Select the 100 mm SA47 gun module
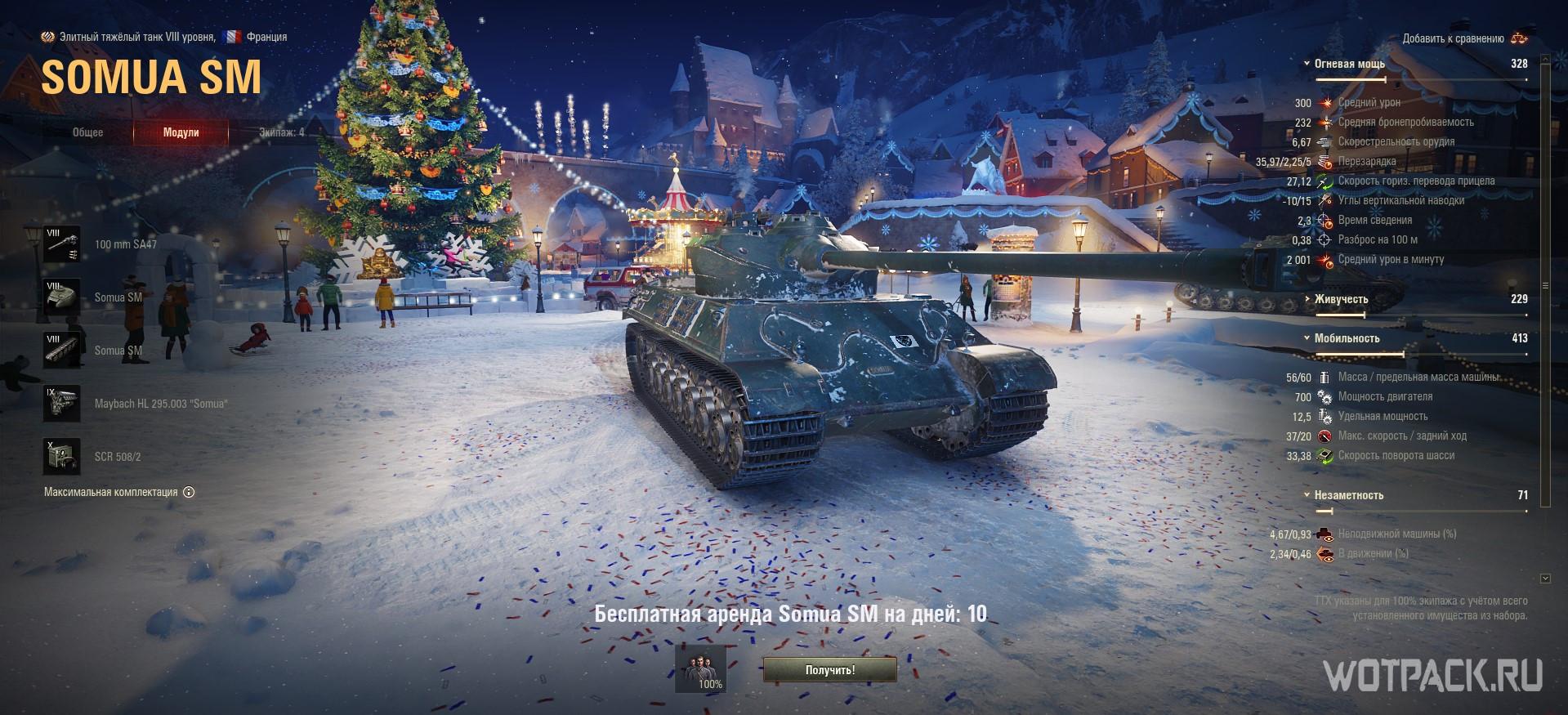Image resolution: width=1568 pixels, height=715 pixels. [x=62, y=244]
